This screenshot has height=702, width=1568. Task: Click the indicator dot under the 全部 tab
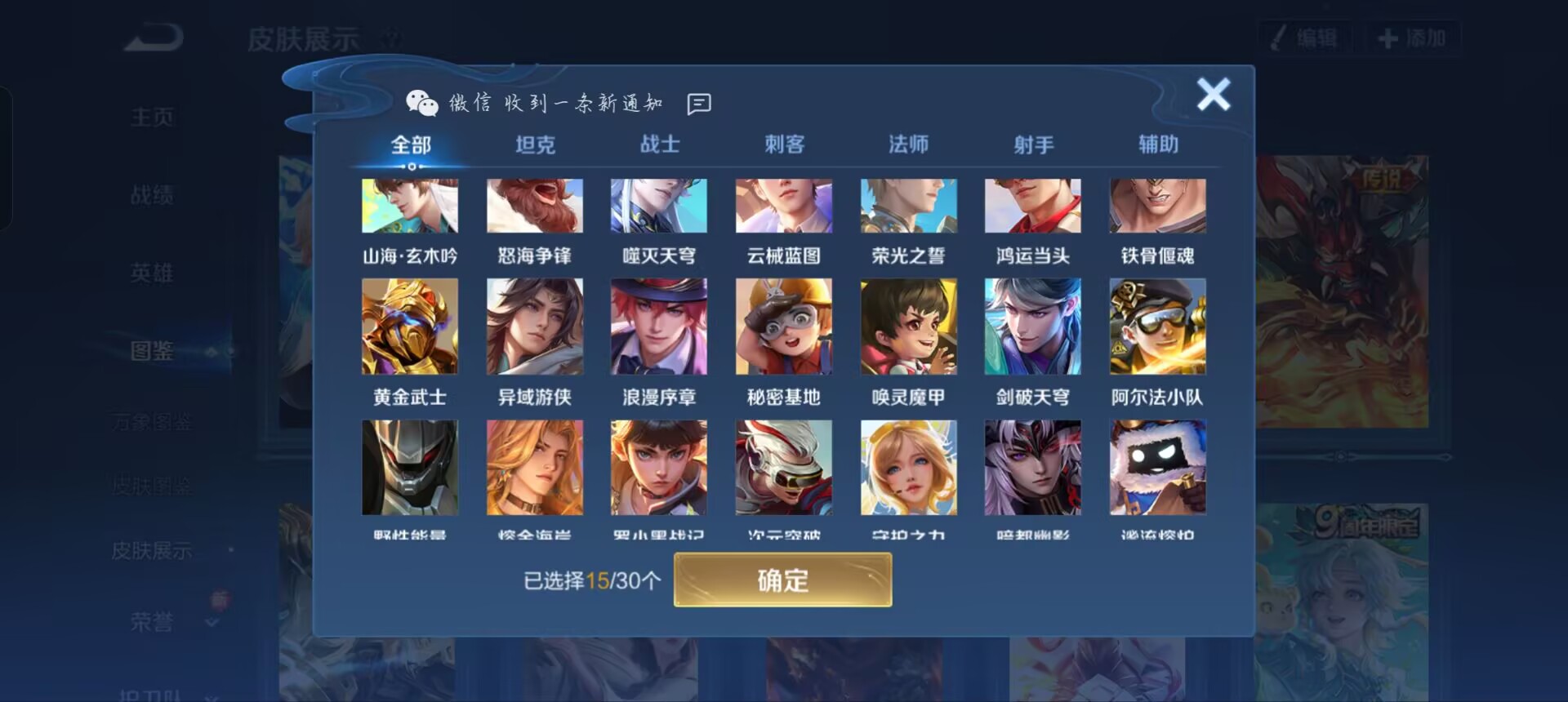click(410, 165)
